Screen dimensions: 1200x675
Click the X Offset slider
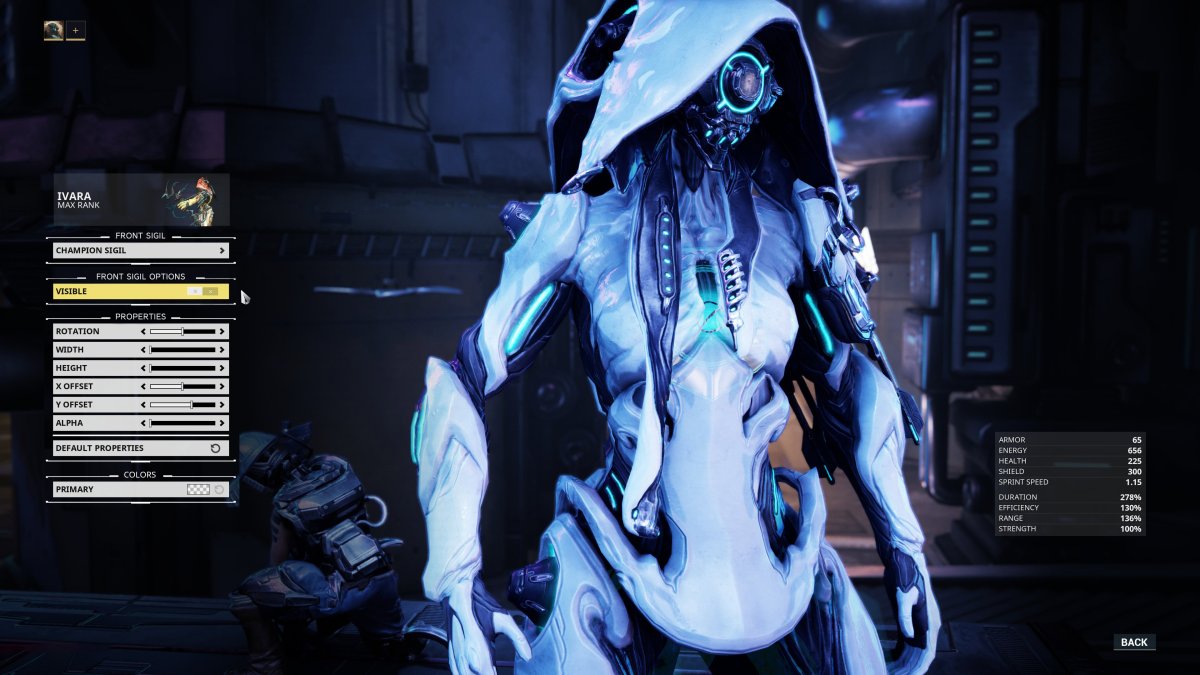(182, 386)
